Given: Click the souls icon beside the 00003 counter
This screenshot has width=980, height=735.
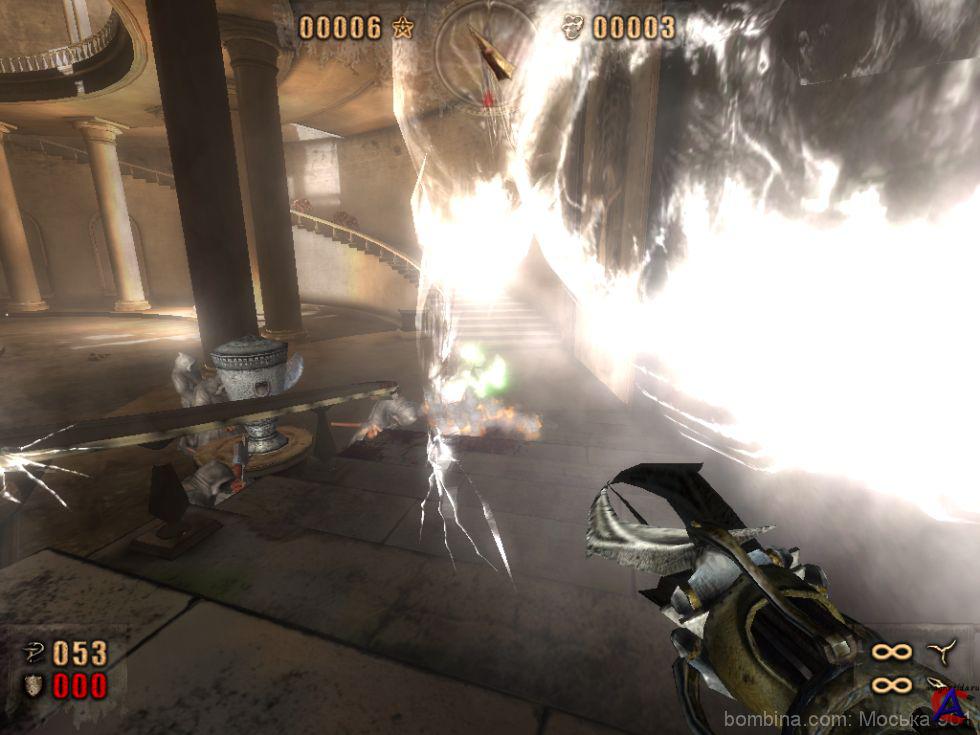Looking at the screenshot, I should 573,28.
